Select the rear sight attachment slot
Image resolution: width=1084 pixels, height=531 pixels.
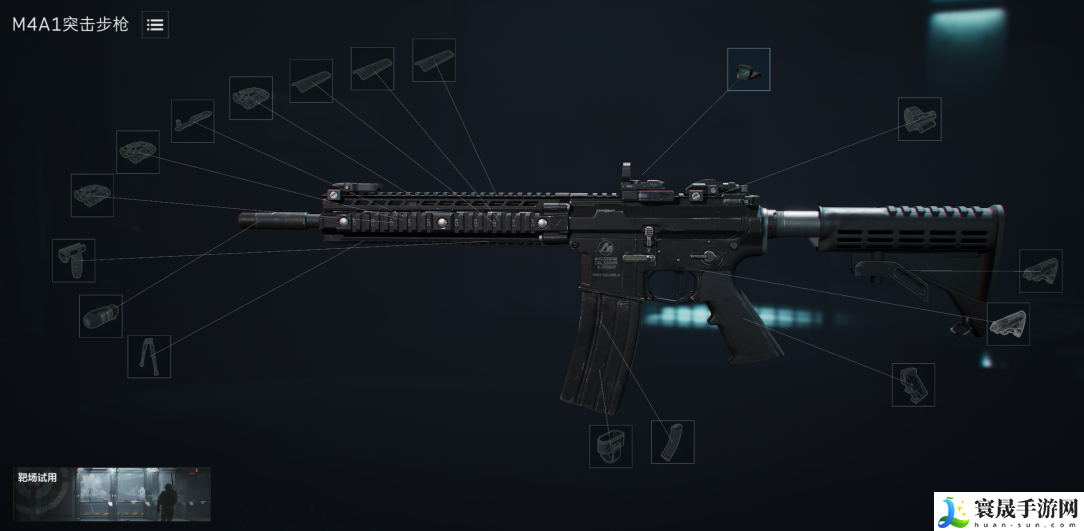[919, 119]
